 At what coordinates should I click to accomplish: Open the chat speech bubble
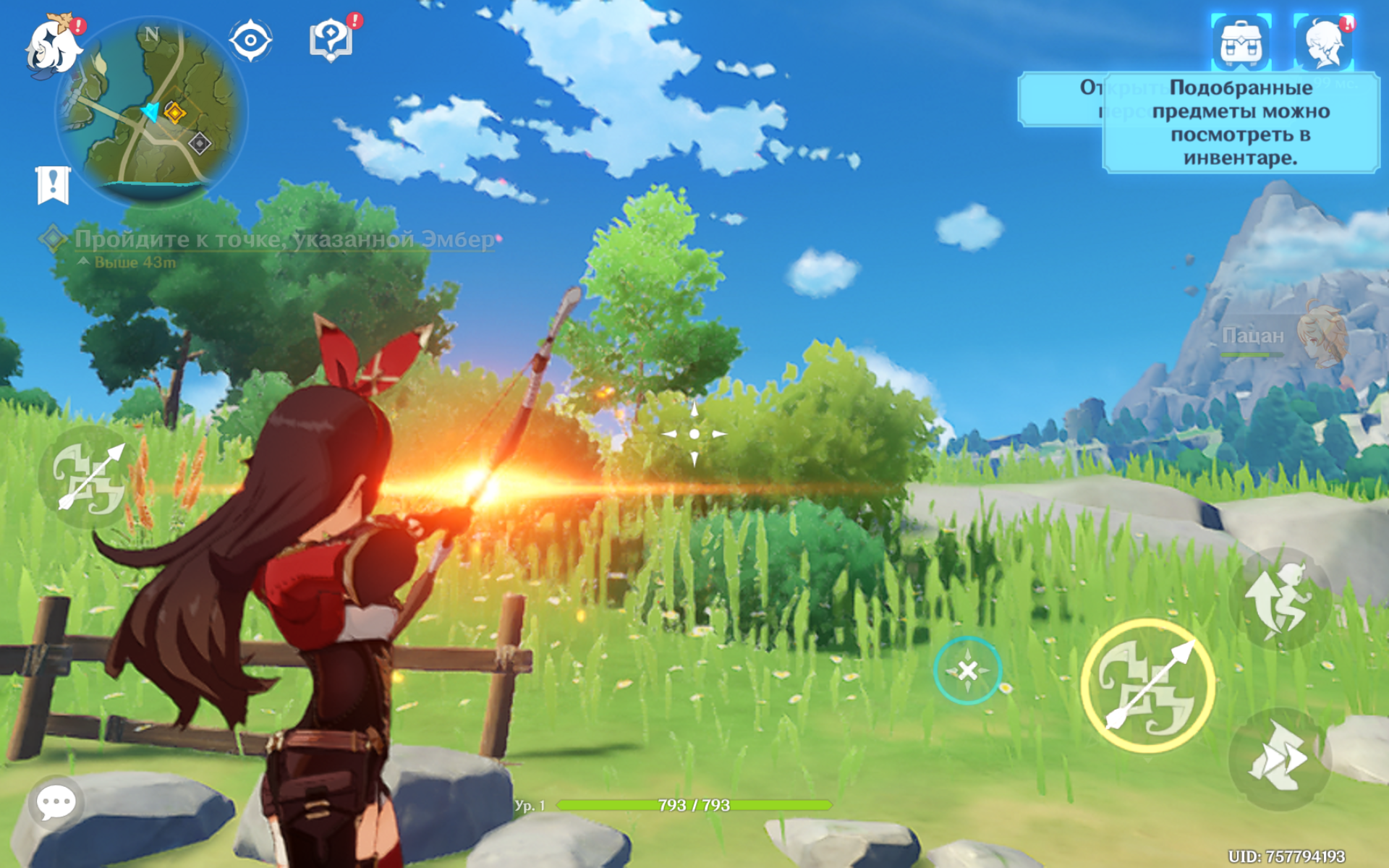tap(56, 801)
